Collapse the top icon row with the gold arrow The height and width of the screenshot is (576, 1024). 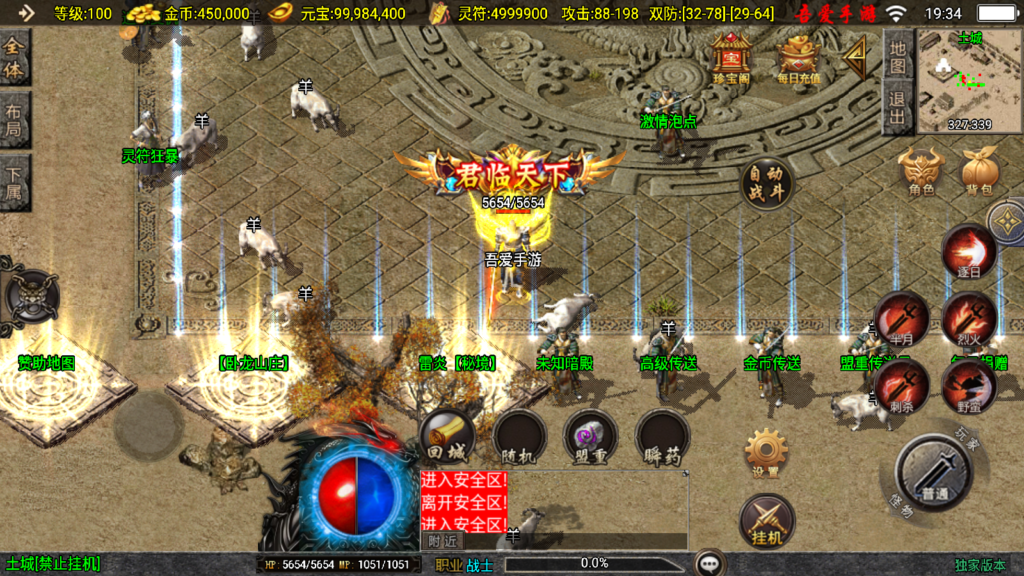click(857, 59)
